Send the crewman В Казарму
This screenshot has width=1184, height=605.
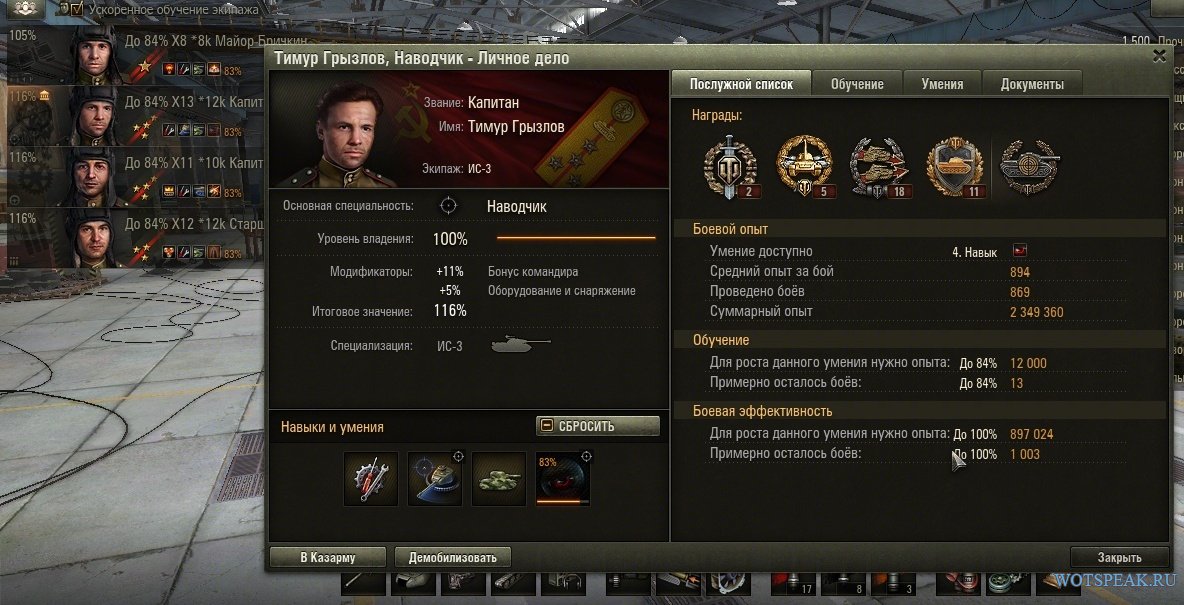327,558
